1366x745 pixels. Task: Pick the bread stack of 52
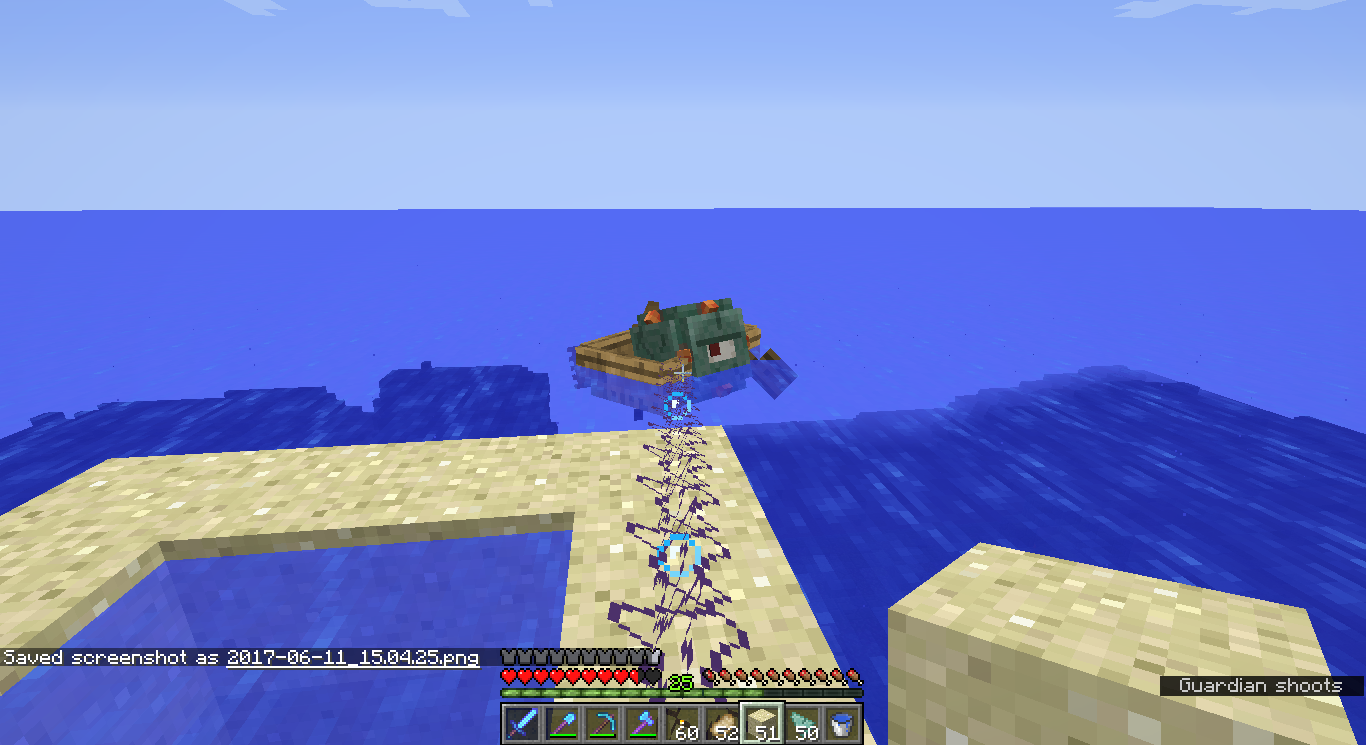(x=721, y=723)
